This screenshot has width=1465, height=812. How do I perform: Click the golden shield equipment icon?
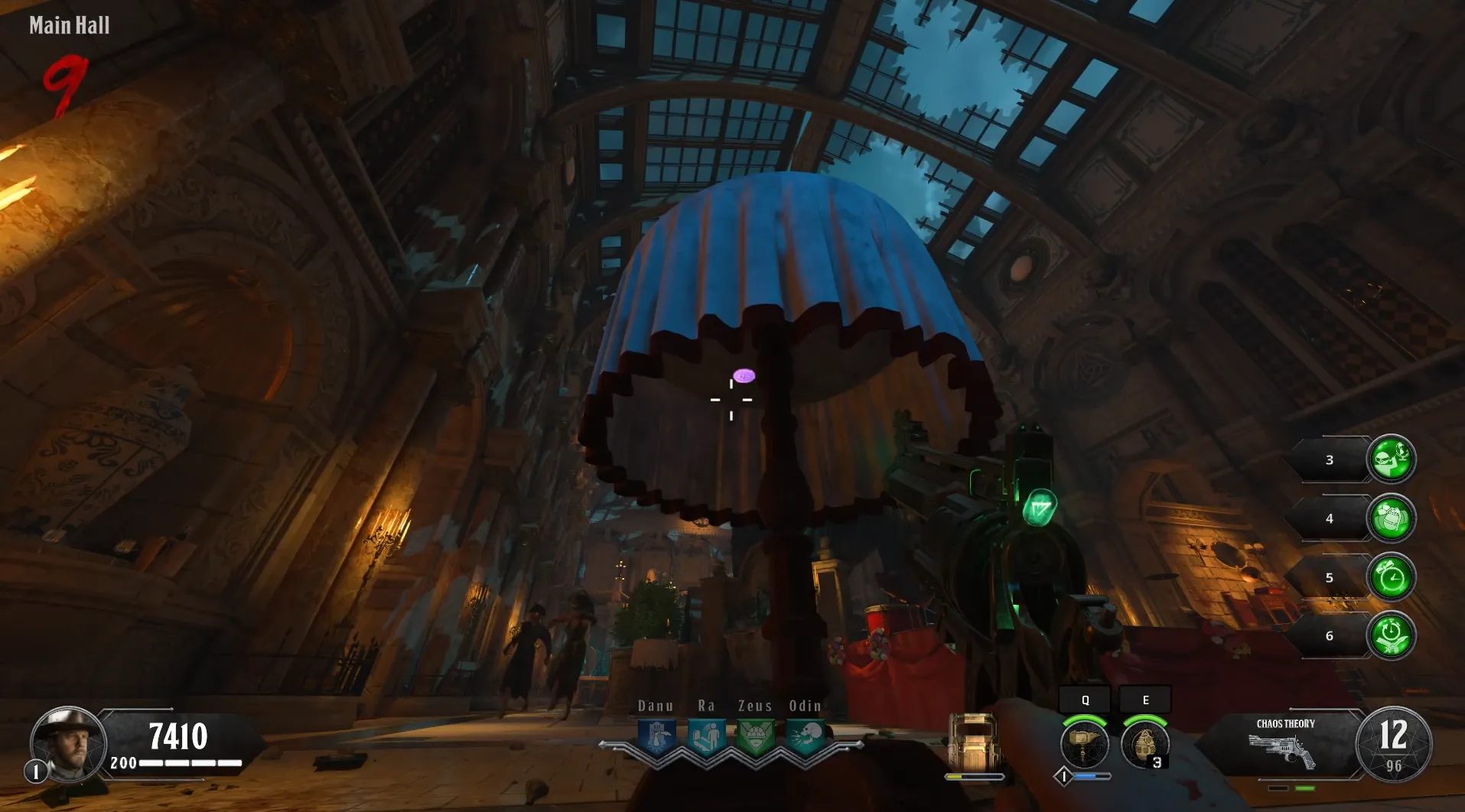(x=973, y=742)
